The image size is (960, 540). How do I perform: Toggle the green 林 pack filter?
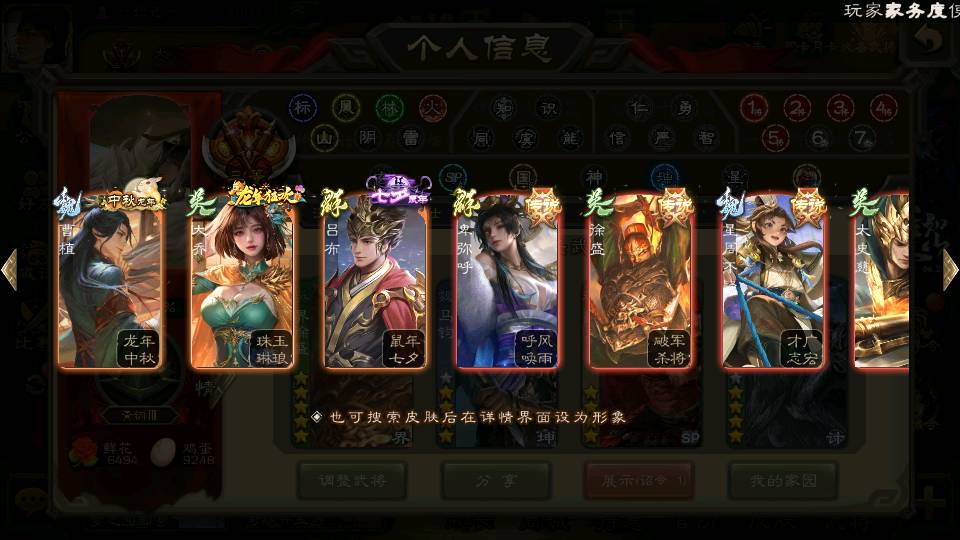(x=389, y=107)
